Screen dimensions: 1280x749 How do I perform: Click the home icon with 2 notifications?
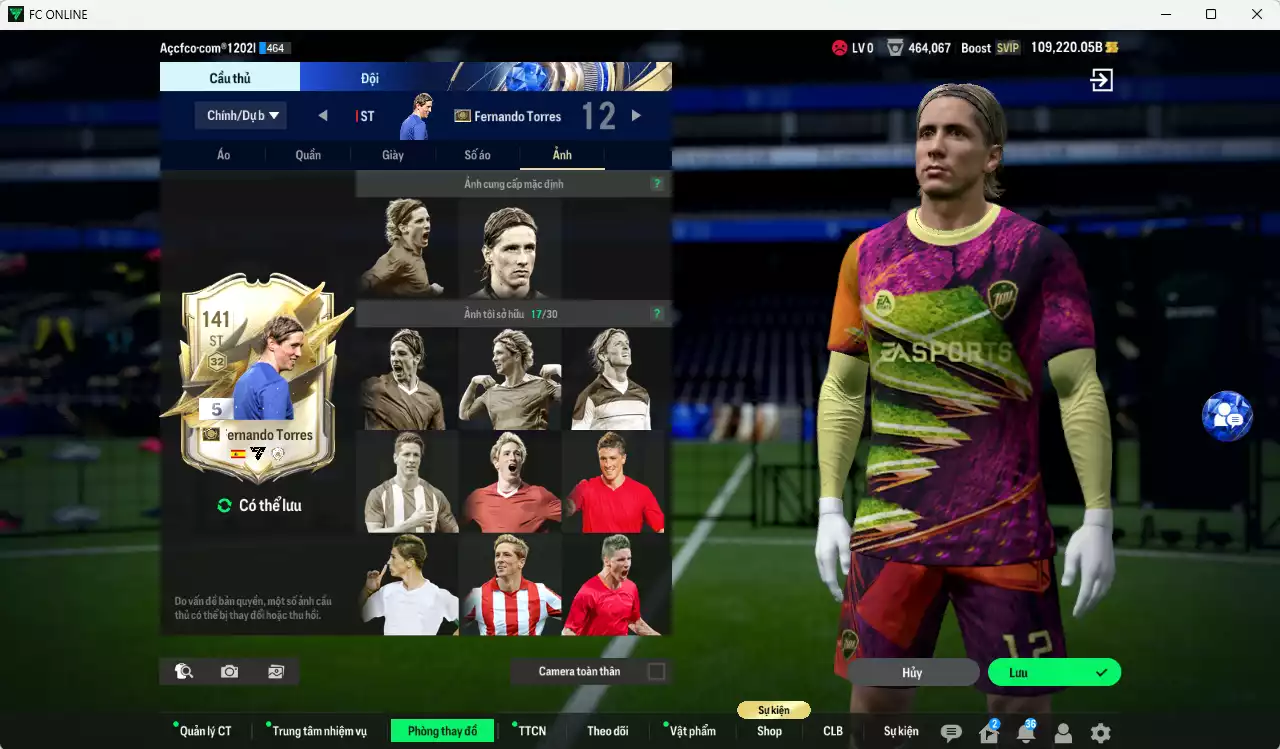pos(988,732)
